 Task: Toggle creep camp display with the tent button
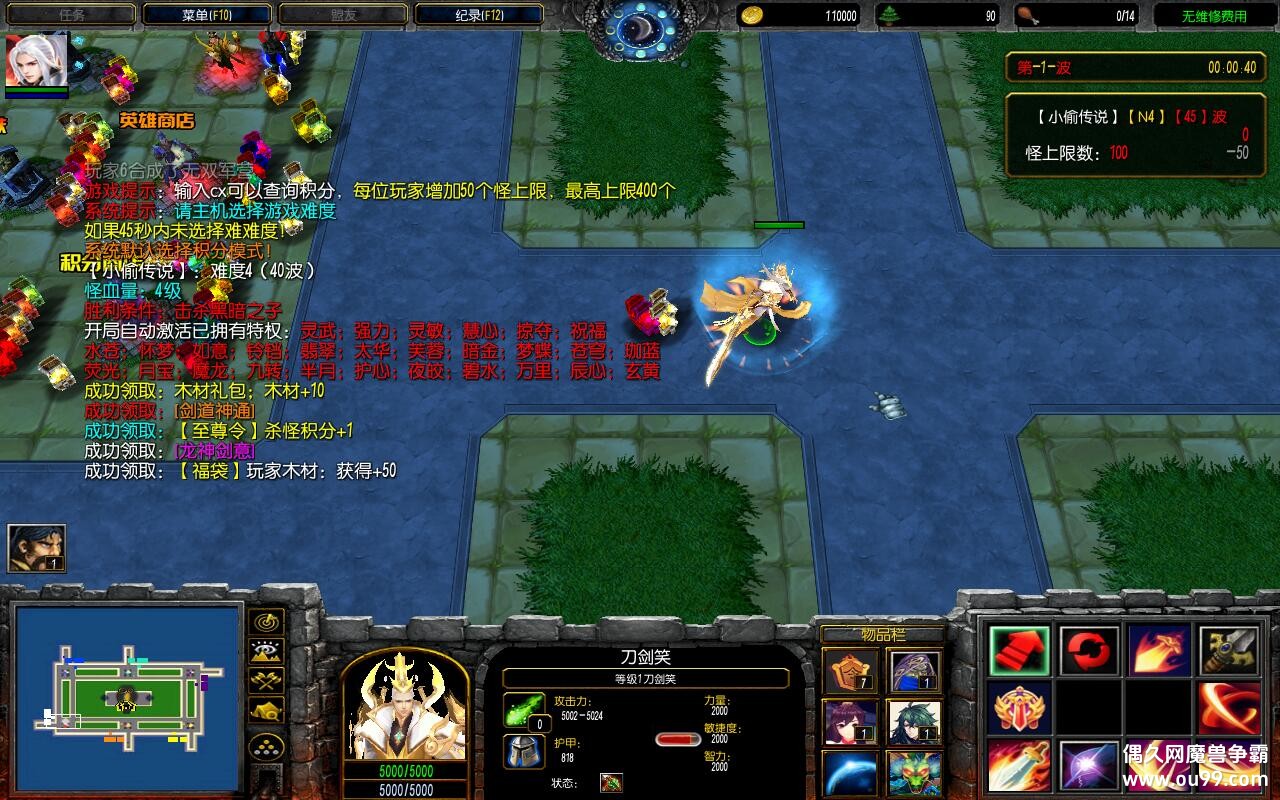point(265,711)
